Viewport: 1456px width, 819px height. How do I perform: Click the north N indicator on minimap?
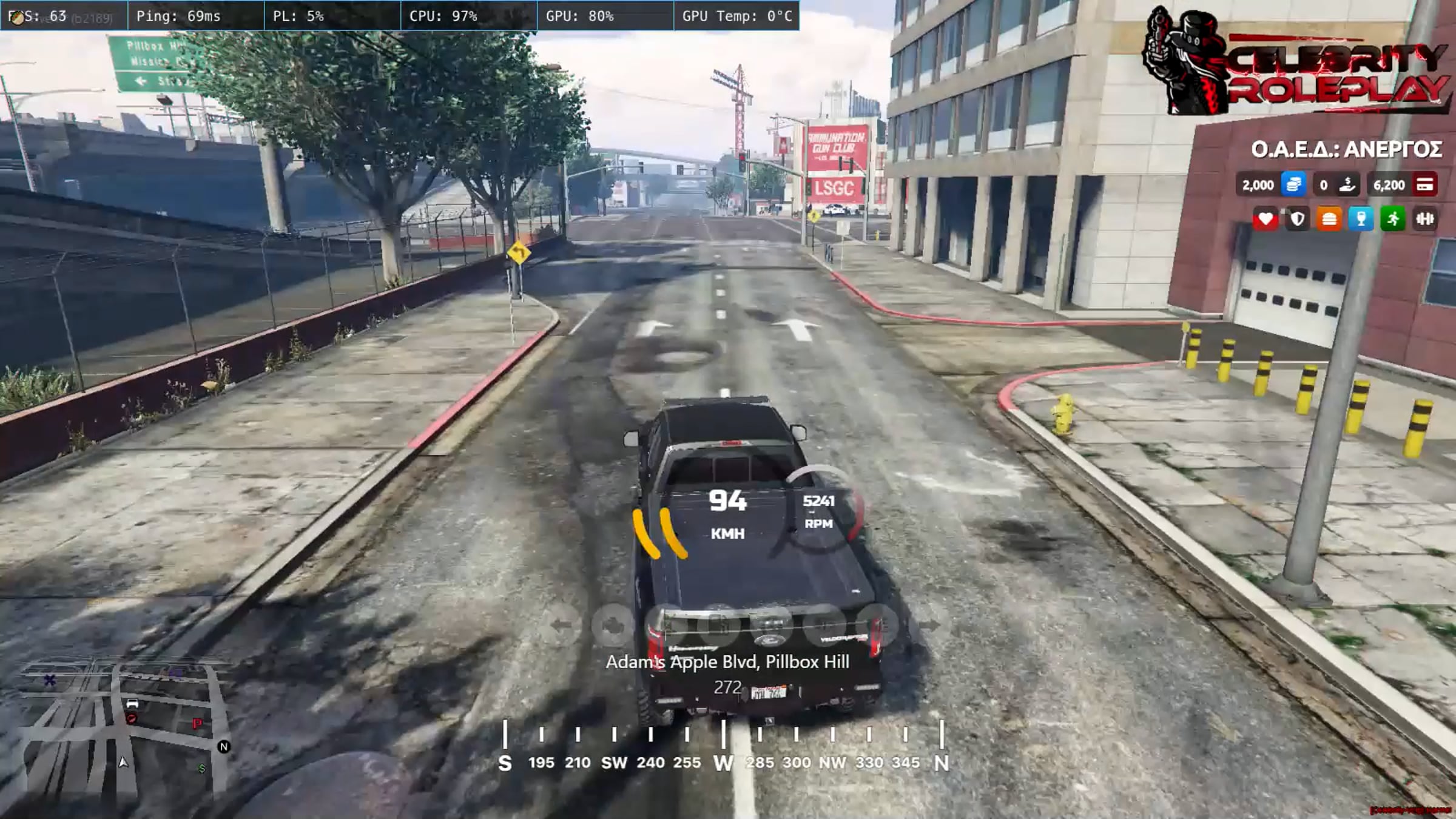(223, 747)
